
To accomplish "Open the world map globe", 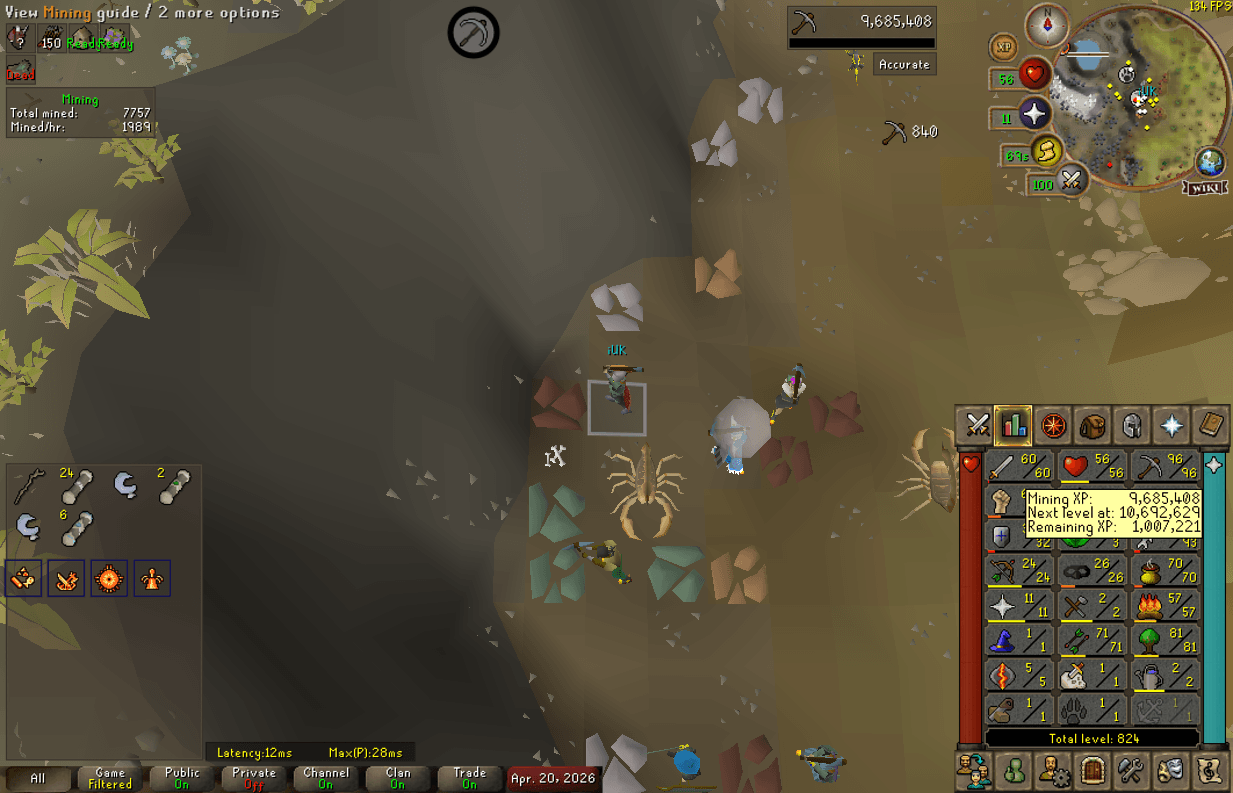I will click(1211, 162).
